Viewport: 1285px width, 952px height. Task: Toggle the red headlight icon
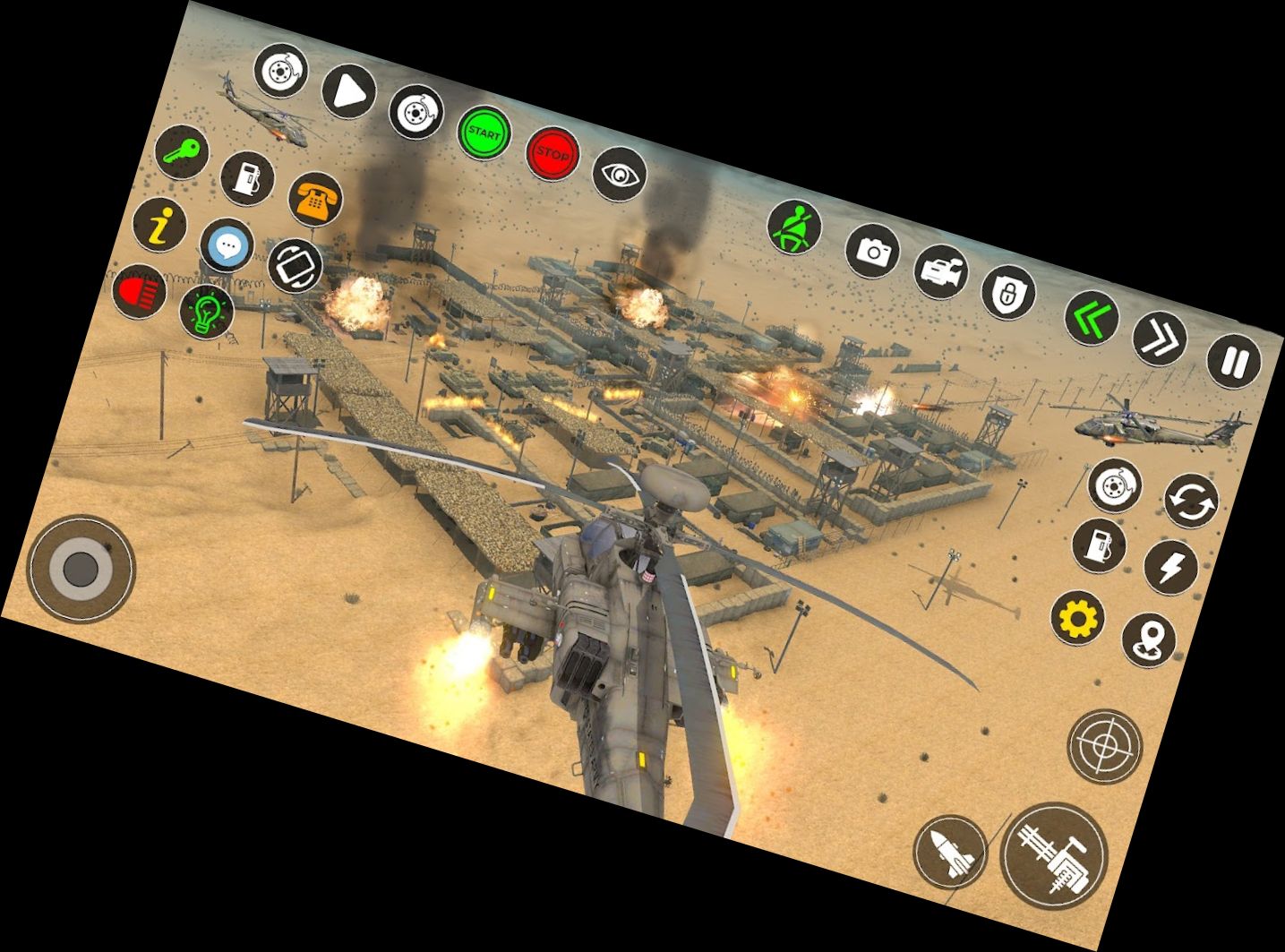click(x=141, y=292)
